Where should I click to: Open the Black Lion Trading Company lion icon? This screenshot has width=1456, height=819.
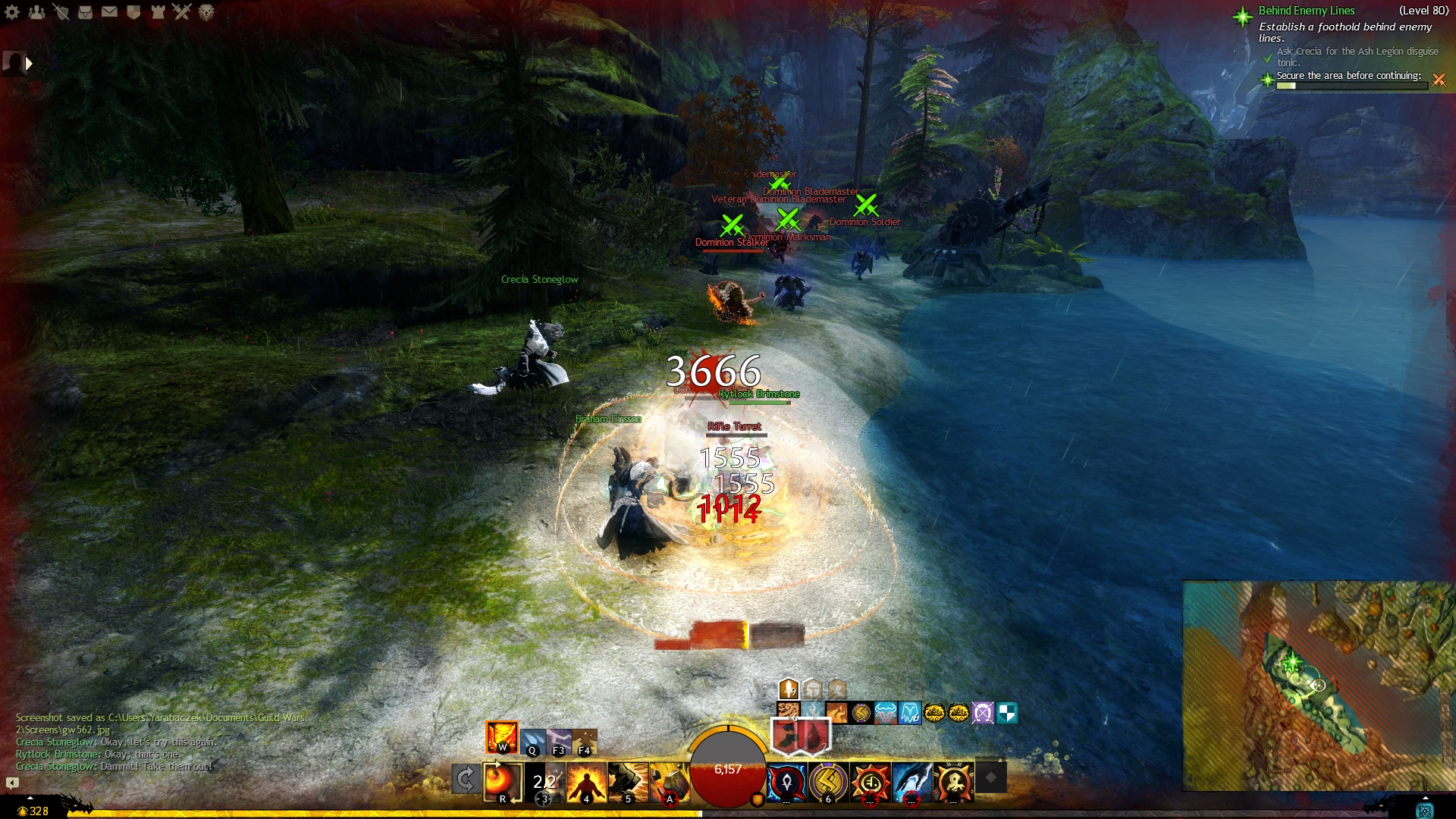[x=206, y=12]
